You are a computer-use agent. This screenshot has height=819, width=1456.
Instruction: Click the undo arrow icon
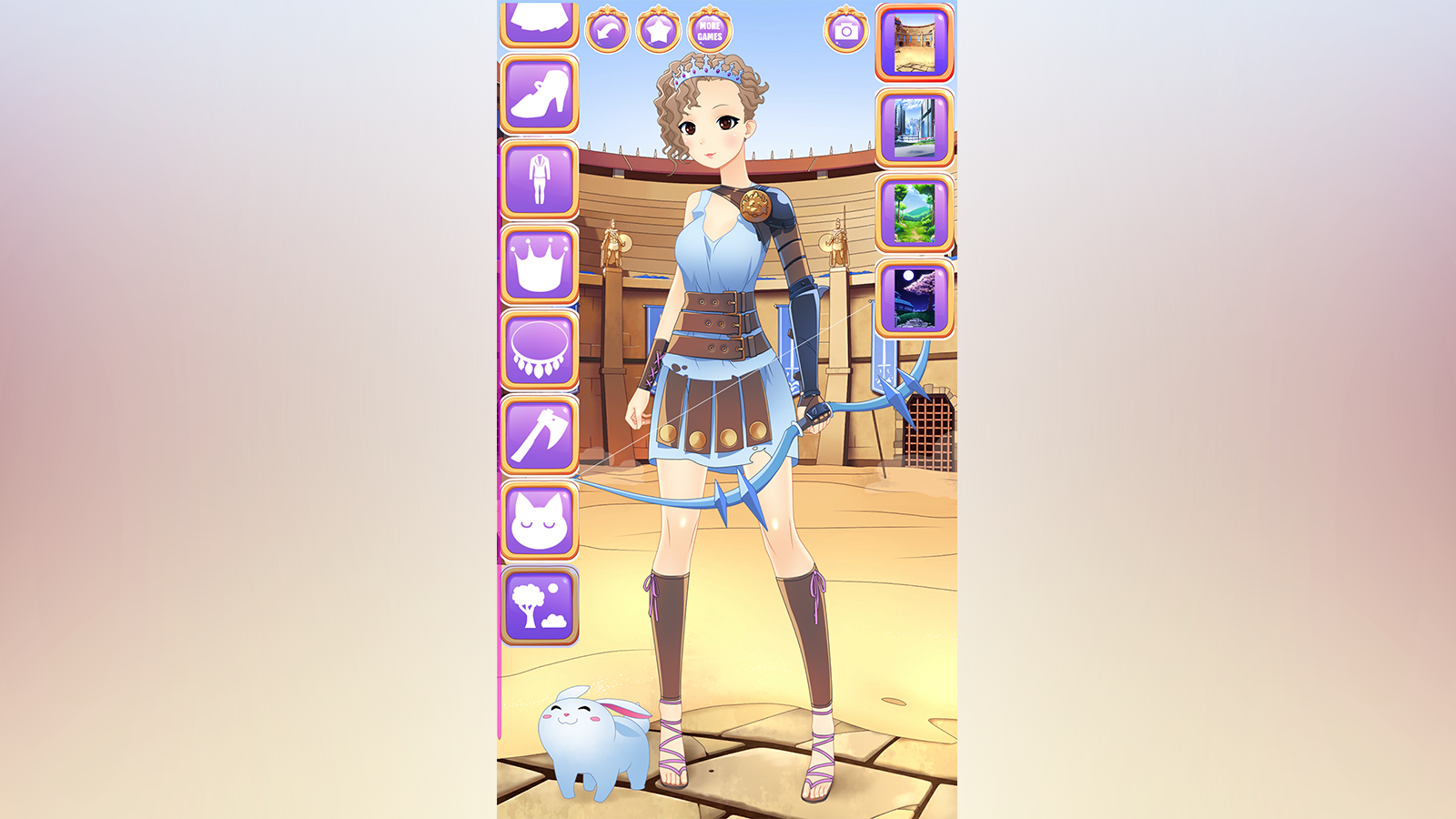pos(609,28)
